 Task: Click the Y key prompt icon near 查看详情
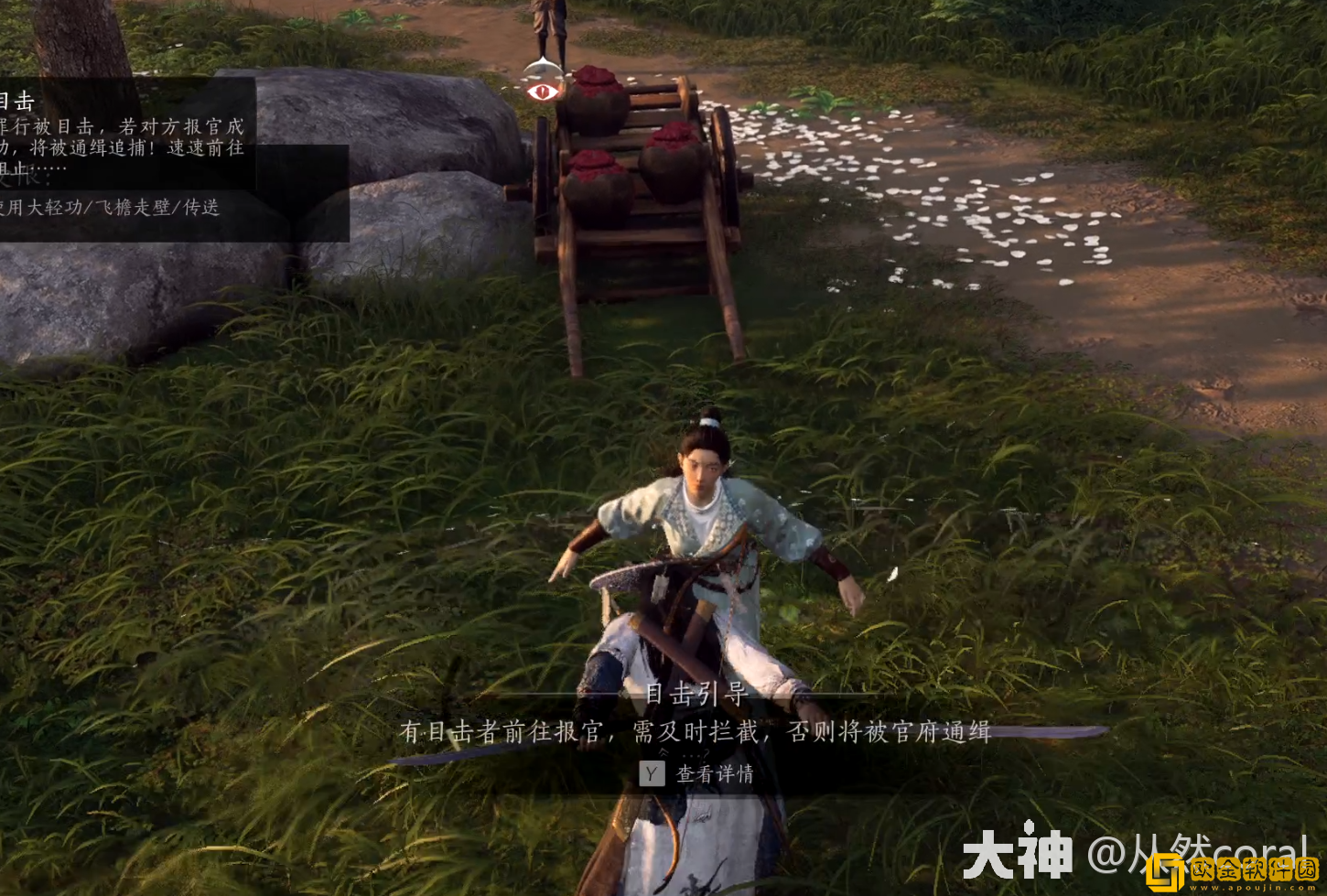650,774
